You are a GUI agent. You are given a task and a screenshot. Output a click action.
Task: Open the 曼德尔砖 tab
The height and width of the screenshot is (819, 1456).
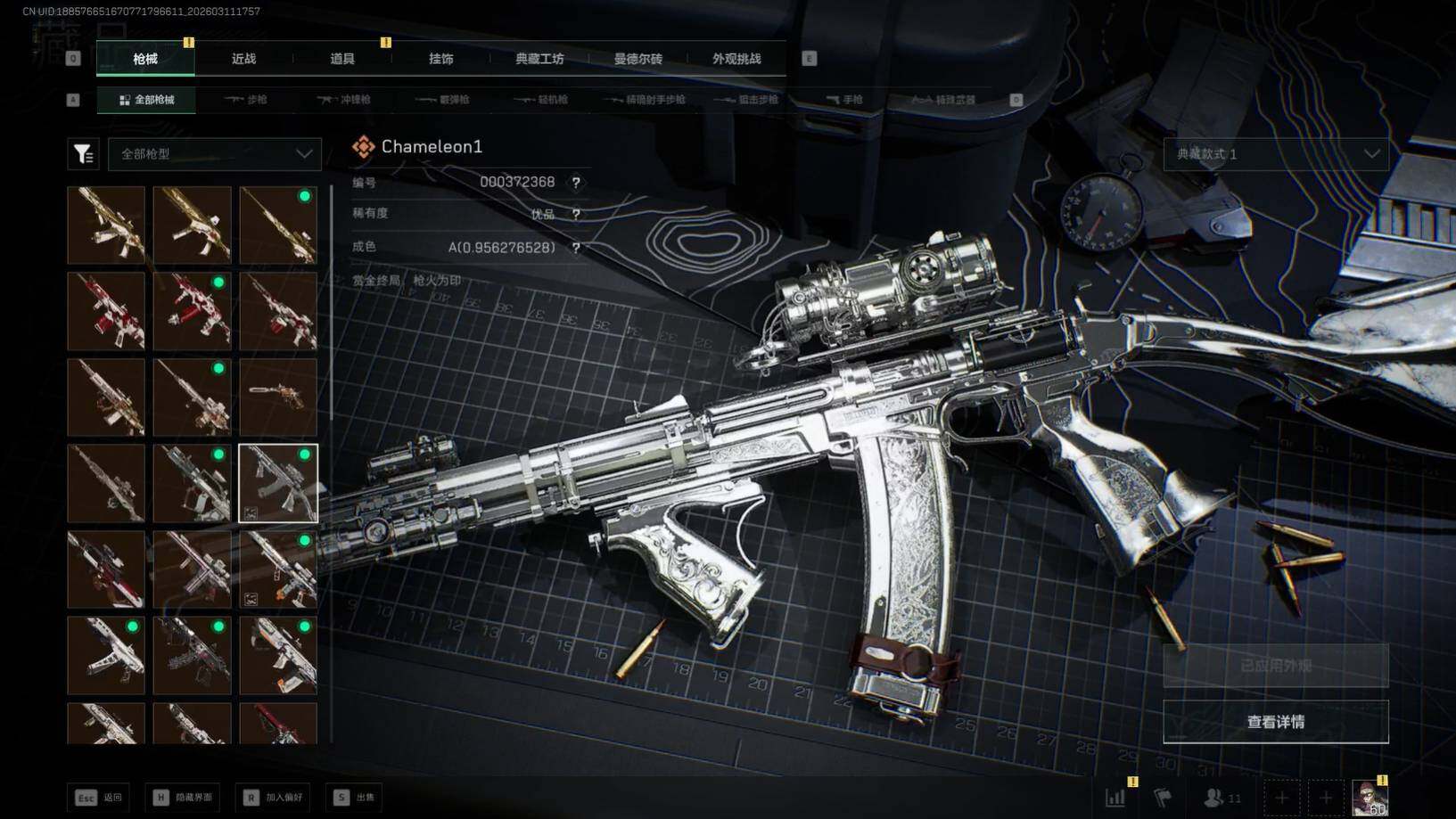point(638,59)
